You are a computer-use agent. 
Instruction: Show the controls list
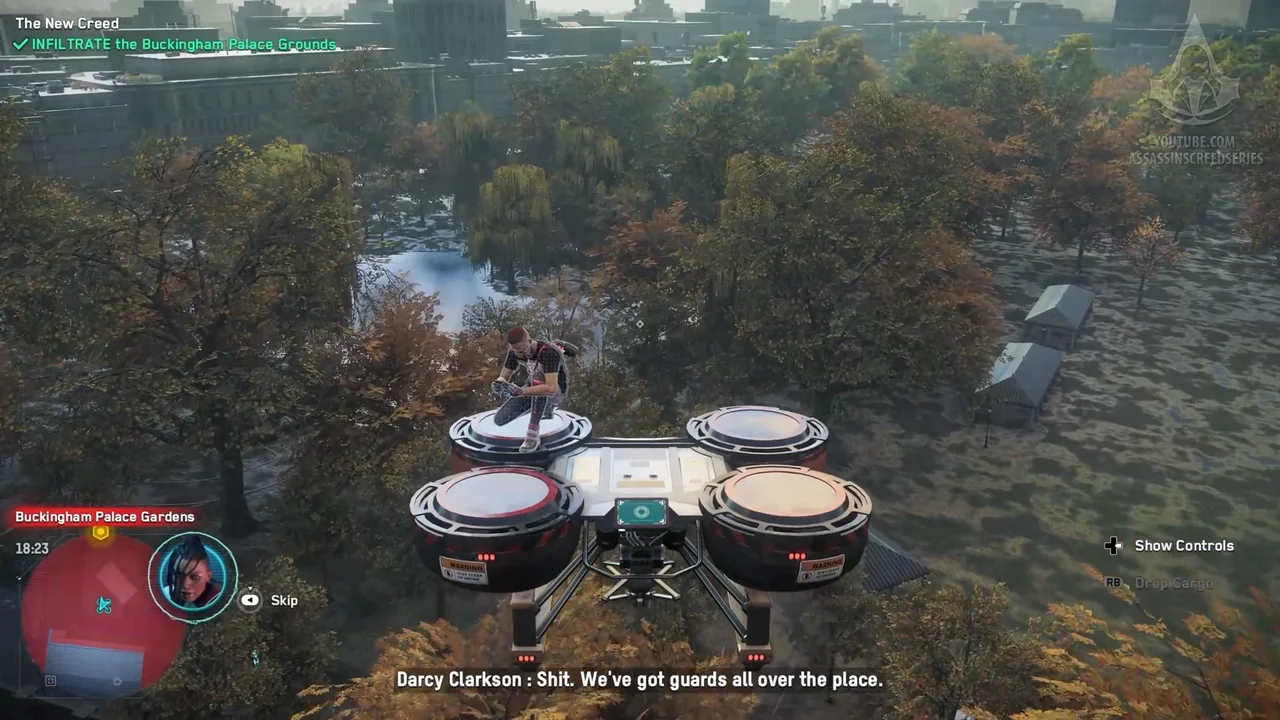coord(1170,545)
